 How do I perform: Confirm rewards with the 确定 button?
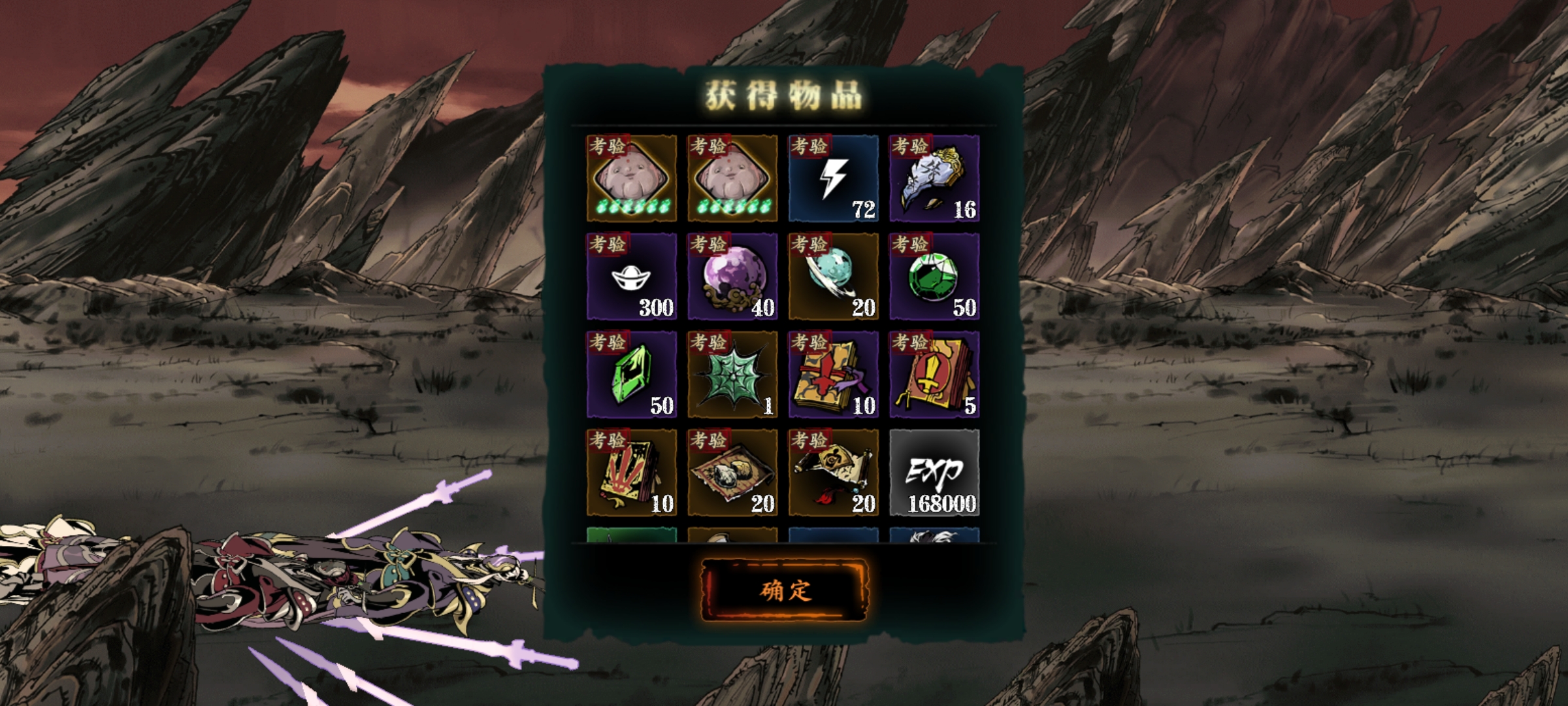pos(785,590)
